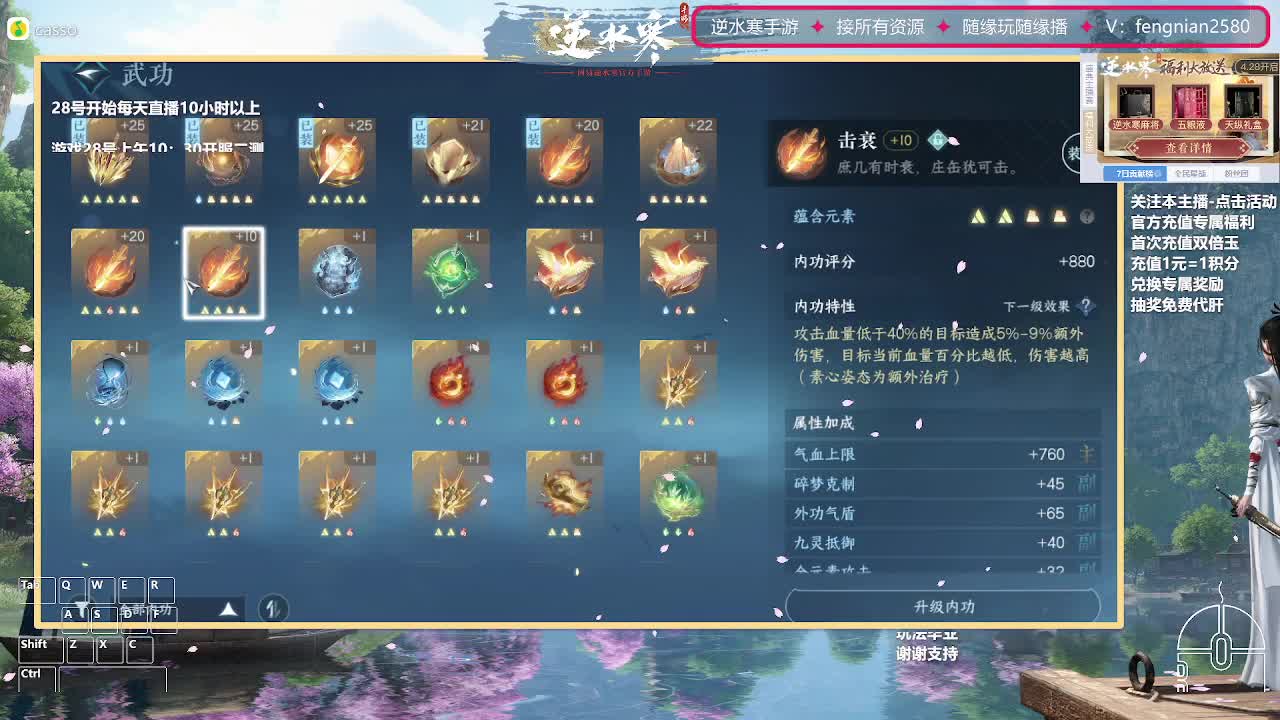Click the 蕴合元素 help circle icon
Screen dimensions: 1280x720
1085,217
